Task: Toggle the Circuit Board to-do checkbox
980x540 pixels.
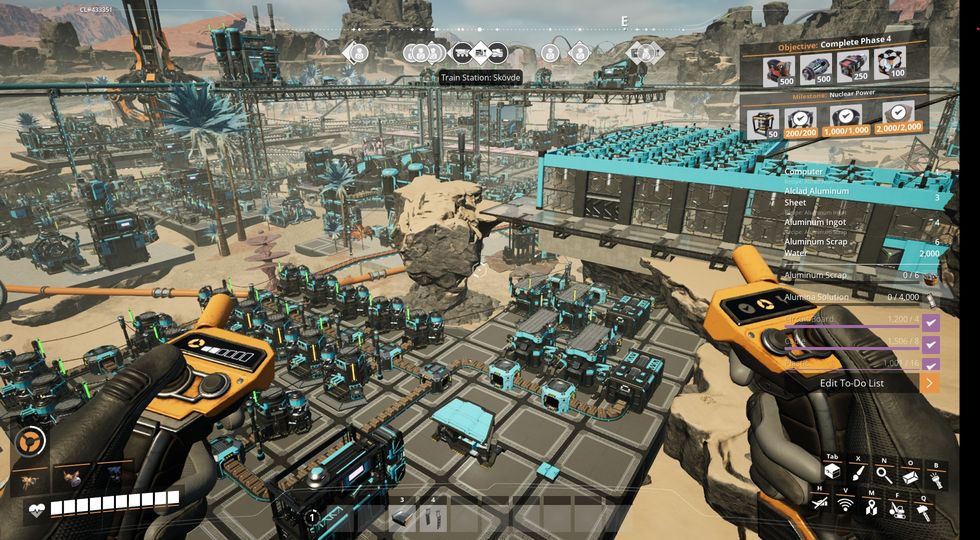Action: (x=930, y=322)
